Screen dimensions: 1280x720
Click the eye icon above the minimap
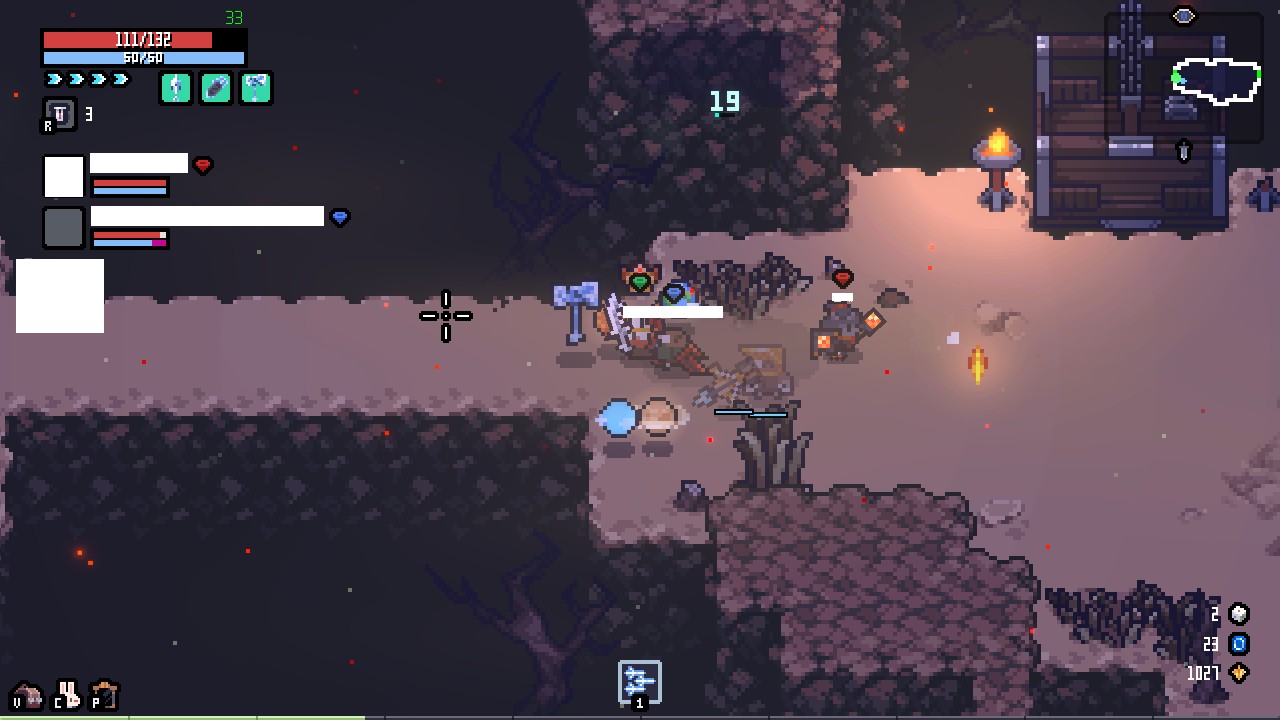click(x=1184, y=16)
